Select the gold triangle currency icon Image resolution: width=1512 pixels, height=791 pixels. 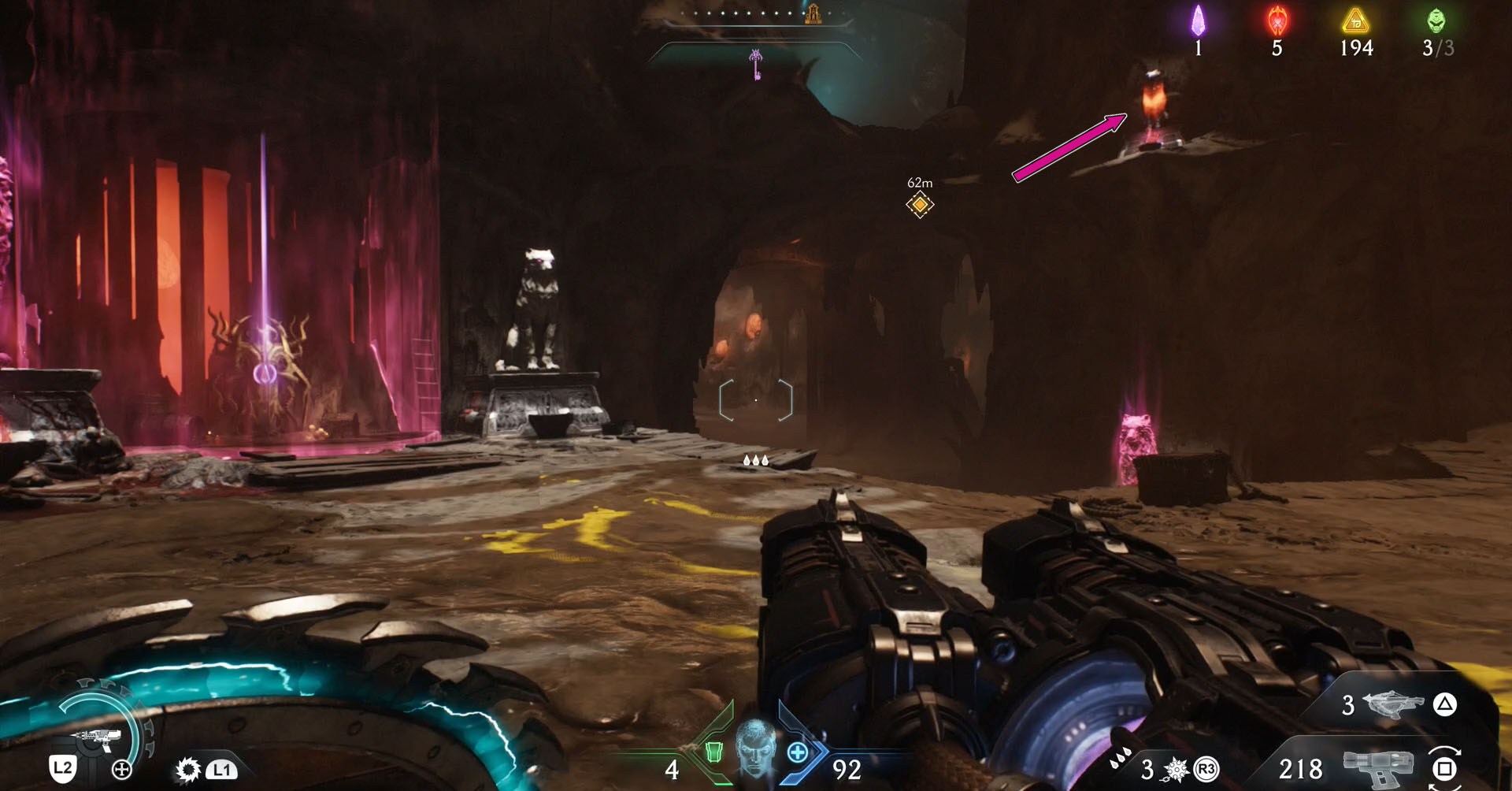tap(1355, 21)
